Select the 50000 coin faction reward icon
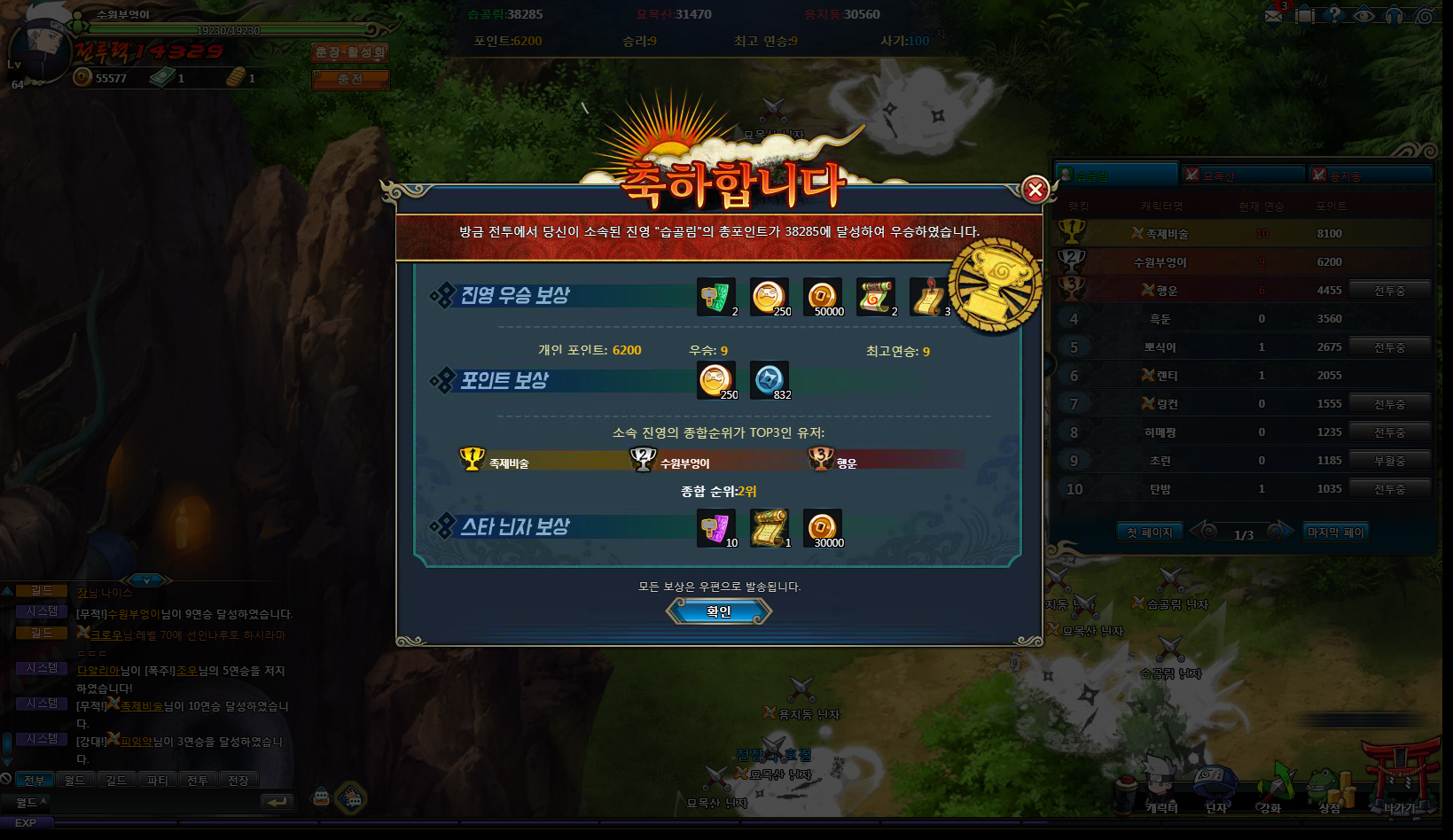This screenshot has height=840, width=1453. point(822,297)
